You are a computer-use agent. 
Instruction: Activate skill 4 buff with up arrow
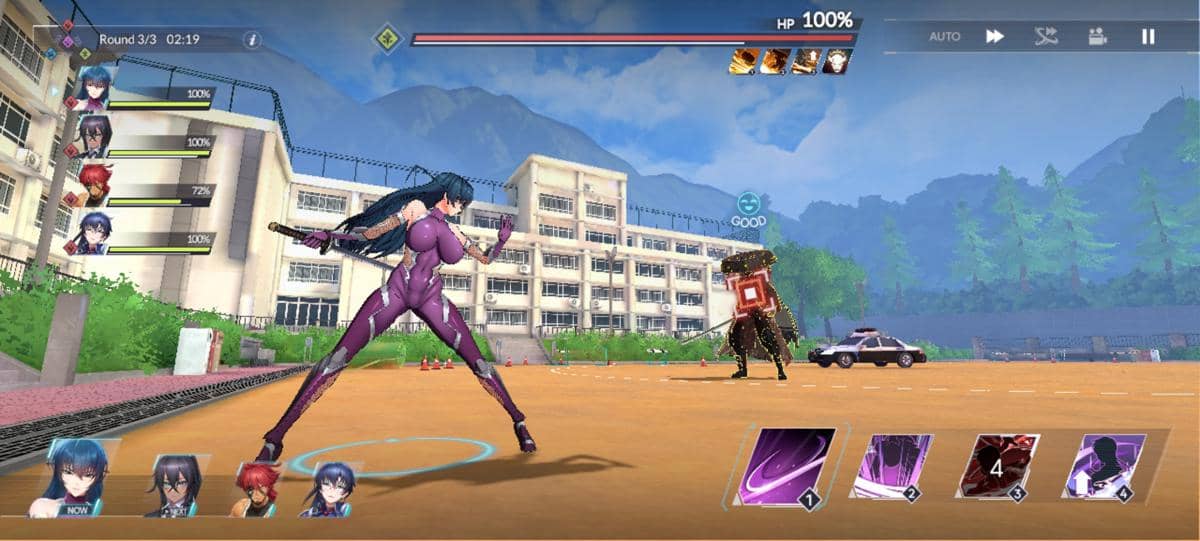tap(1102, 466)
